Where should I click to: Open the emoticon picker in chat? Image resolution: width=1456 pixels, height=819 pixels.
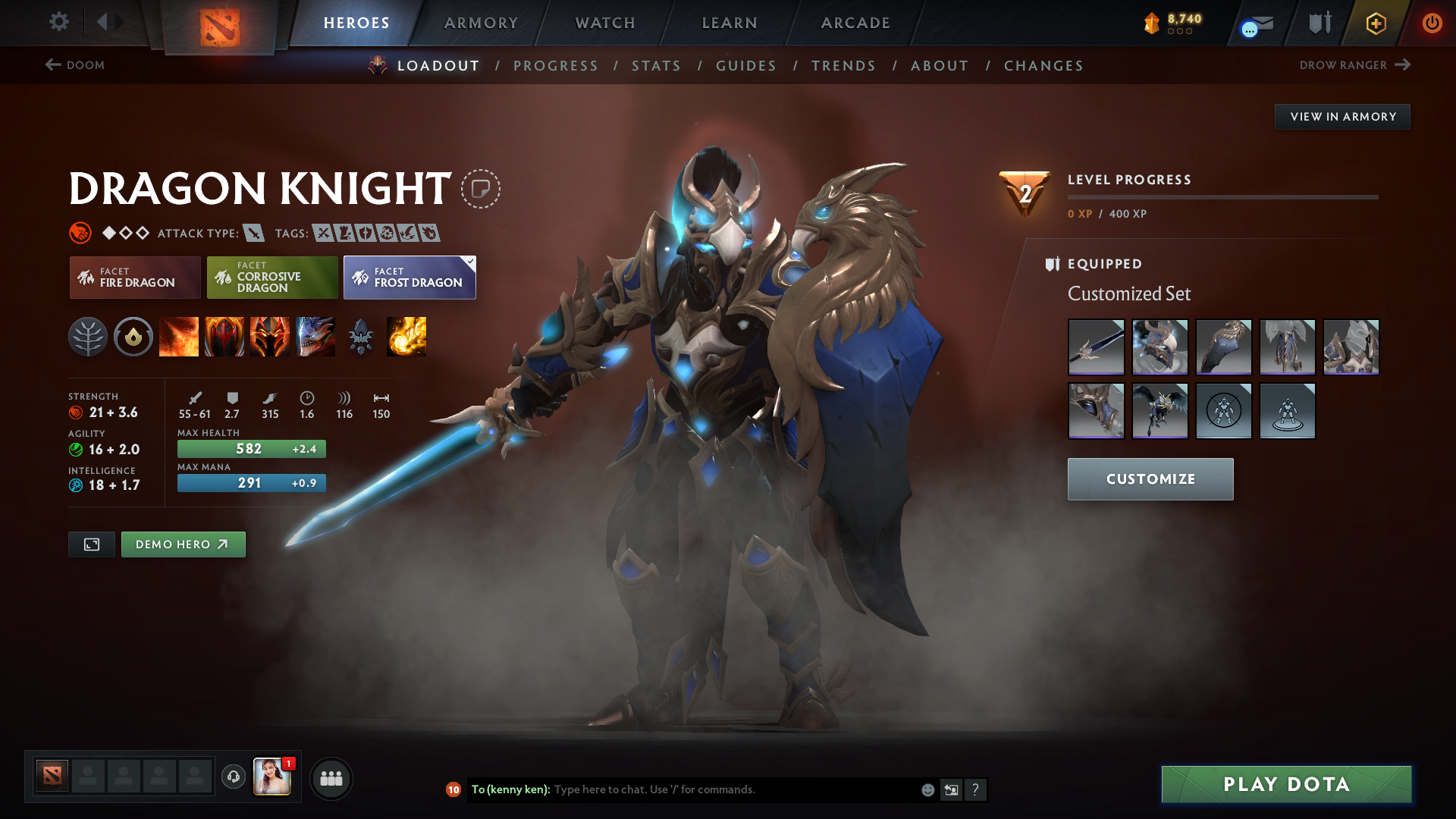coord(927,789)
